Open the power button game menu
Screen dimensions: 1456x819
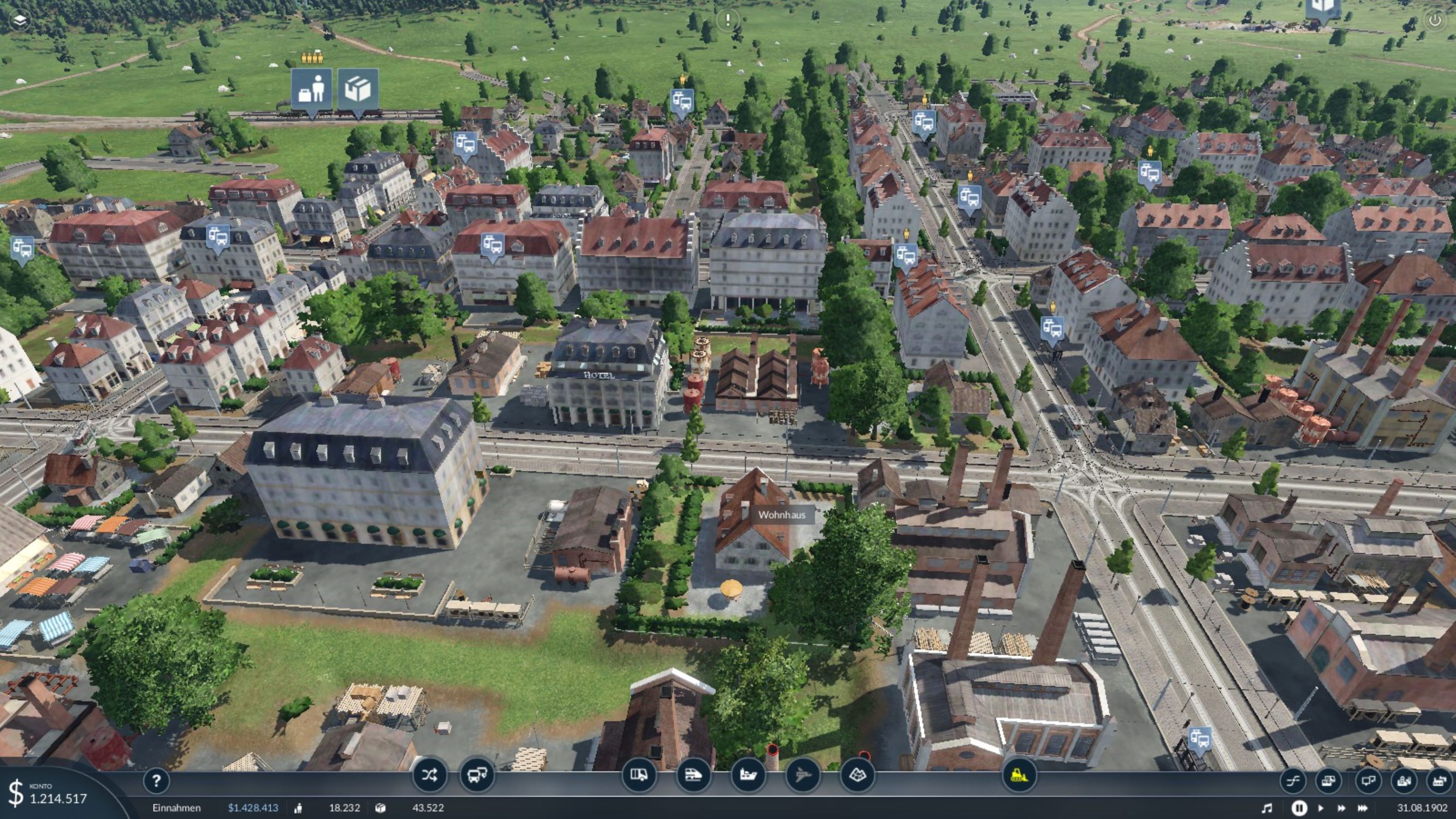(1435, 20)
